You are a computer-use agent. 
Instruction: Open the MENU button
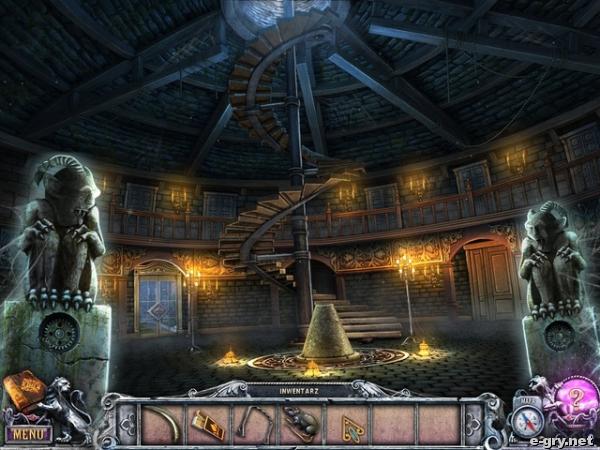tap(29, 434)
